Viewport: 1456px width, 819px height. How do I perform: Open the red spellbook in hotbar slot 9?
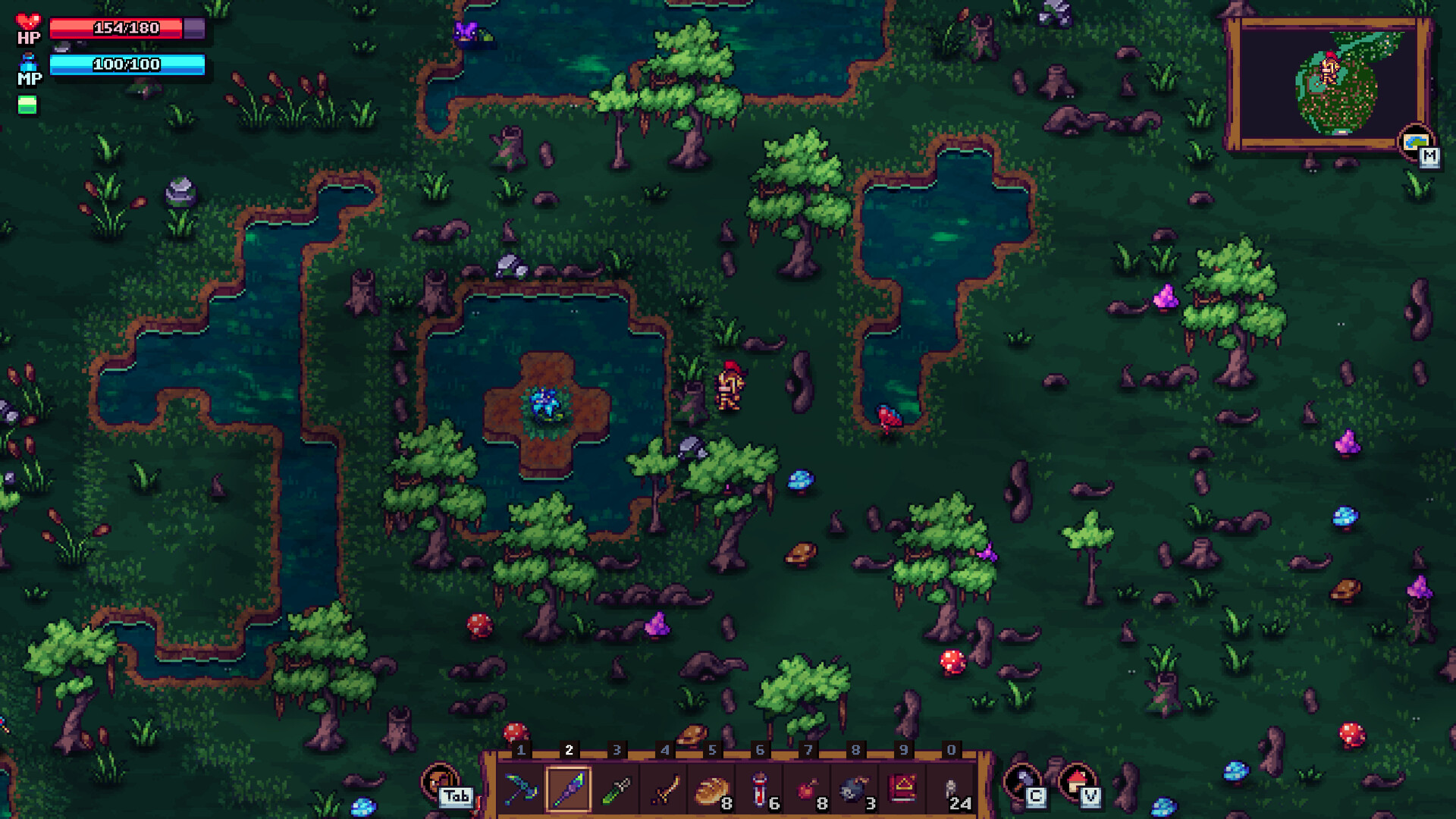(x=900, y=789)
